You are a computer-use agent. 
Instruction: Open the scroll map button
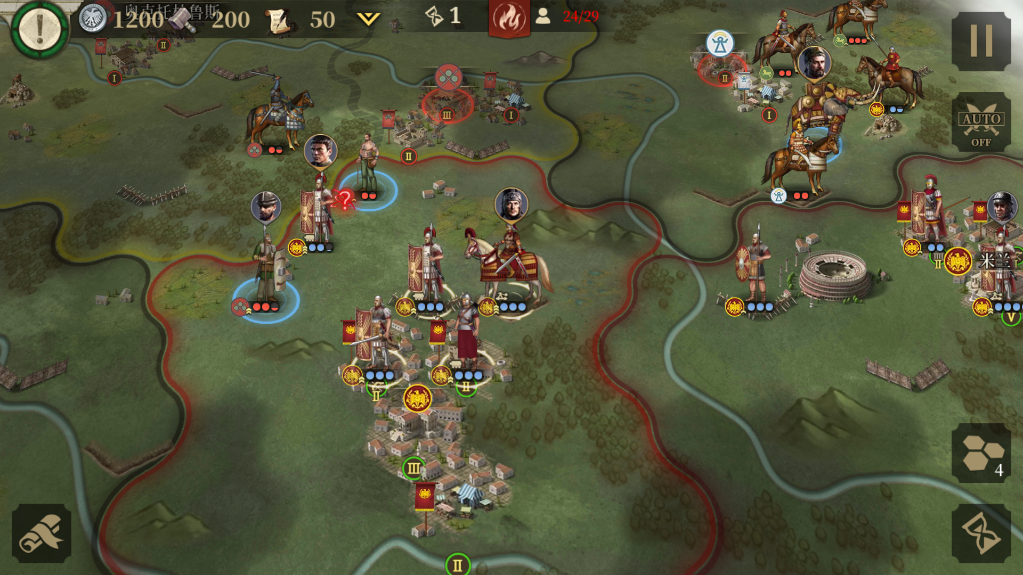(41, 532)
